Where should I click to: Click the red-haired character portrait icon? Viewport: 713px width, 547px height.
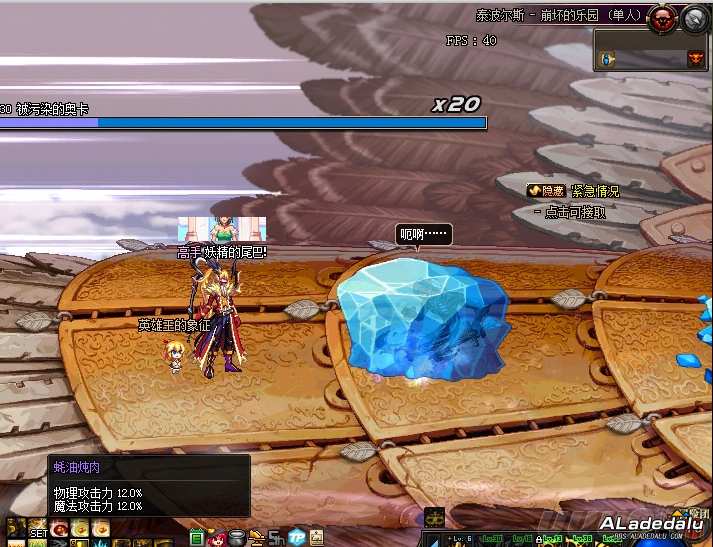point(219,538)
